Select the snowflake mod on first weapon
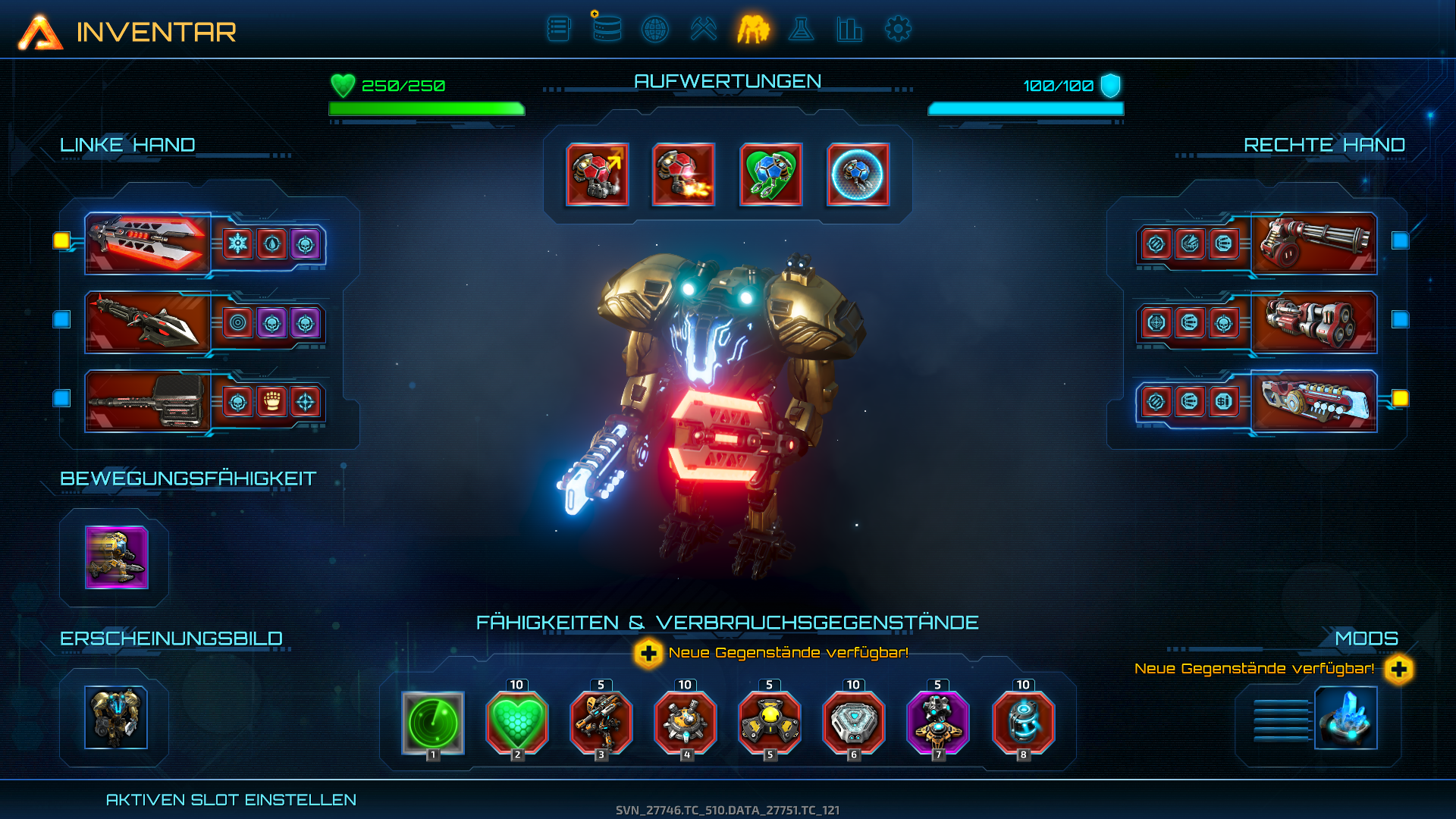Screen dimensions: 1456x819 (238, 244)
